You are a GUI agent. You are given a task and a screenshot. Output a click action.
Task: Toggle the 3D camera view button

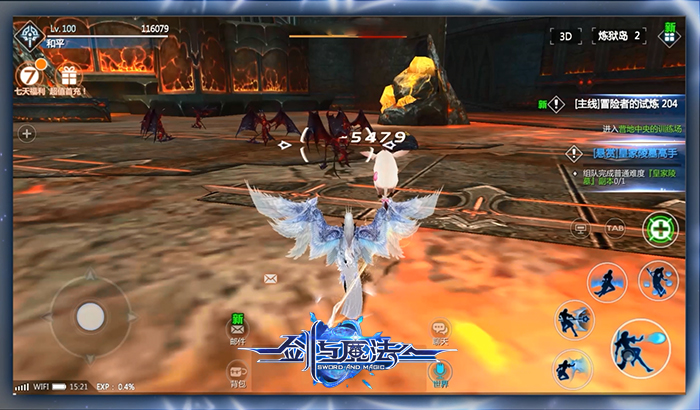point(566,36)
